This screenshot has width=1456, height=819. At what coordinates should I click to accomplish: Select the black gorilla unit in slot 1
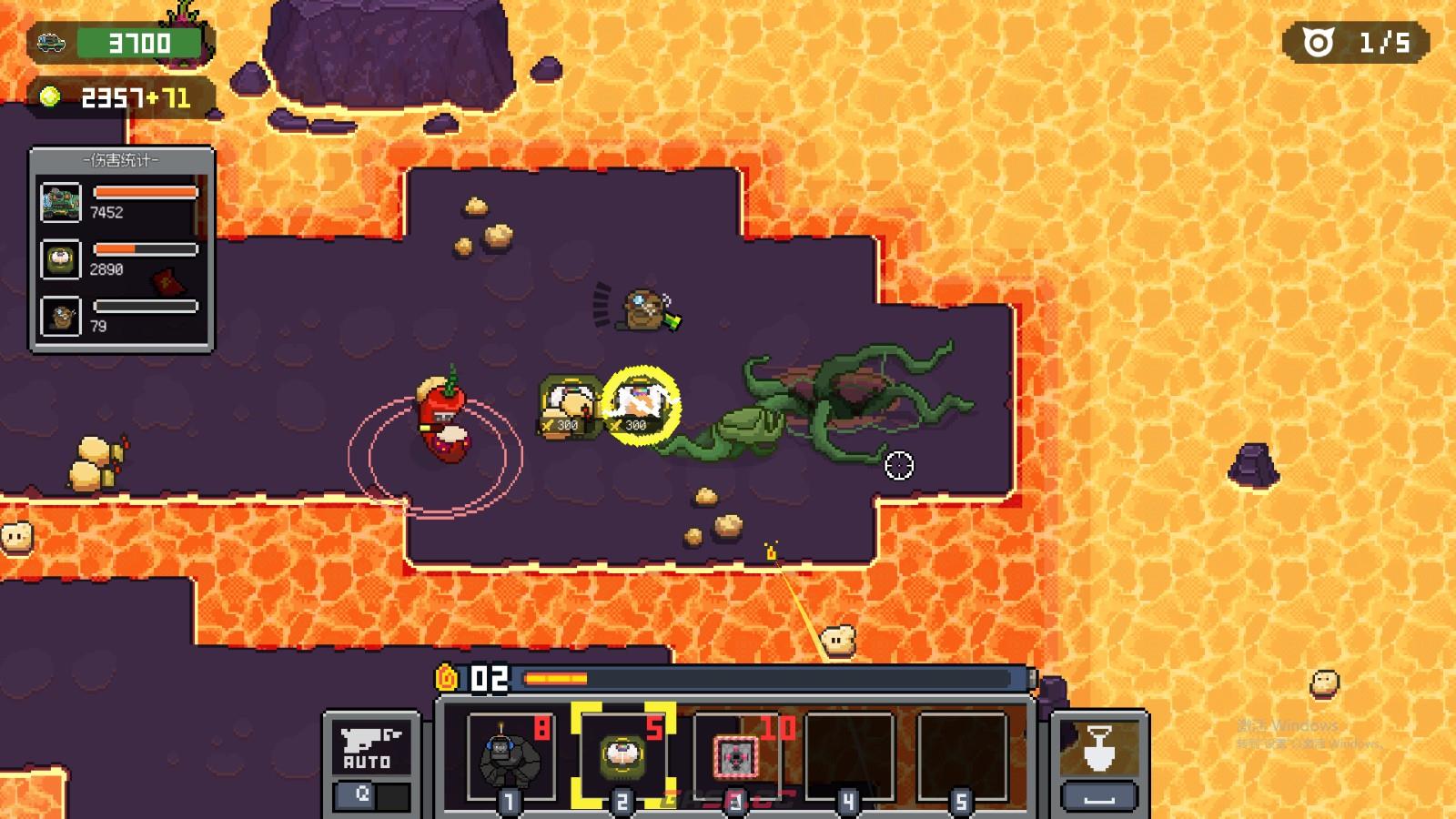pos(509,757)
